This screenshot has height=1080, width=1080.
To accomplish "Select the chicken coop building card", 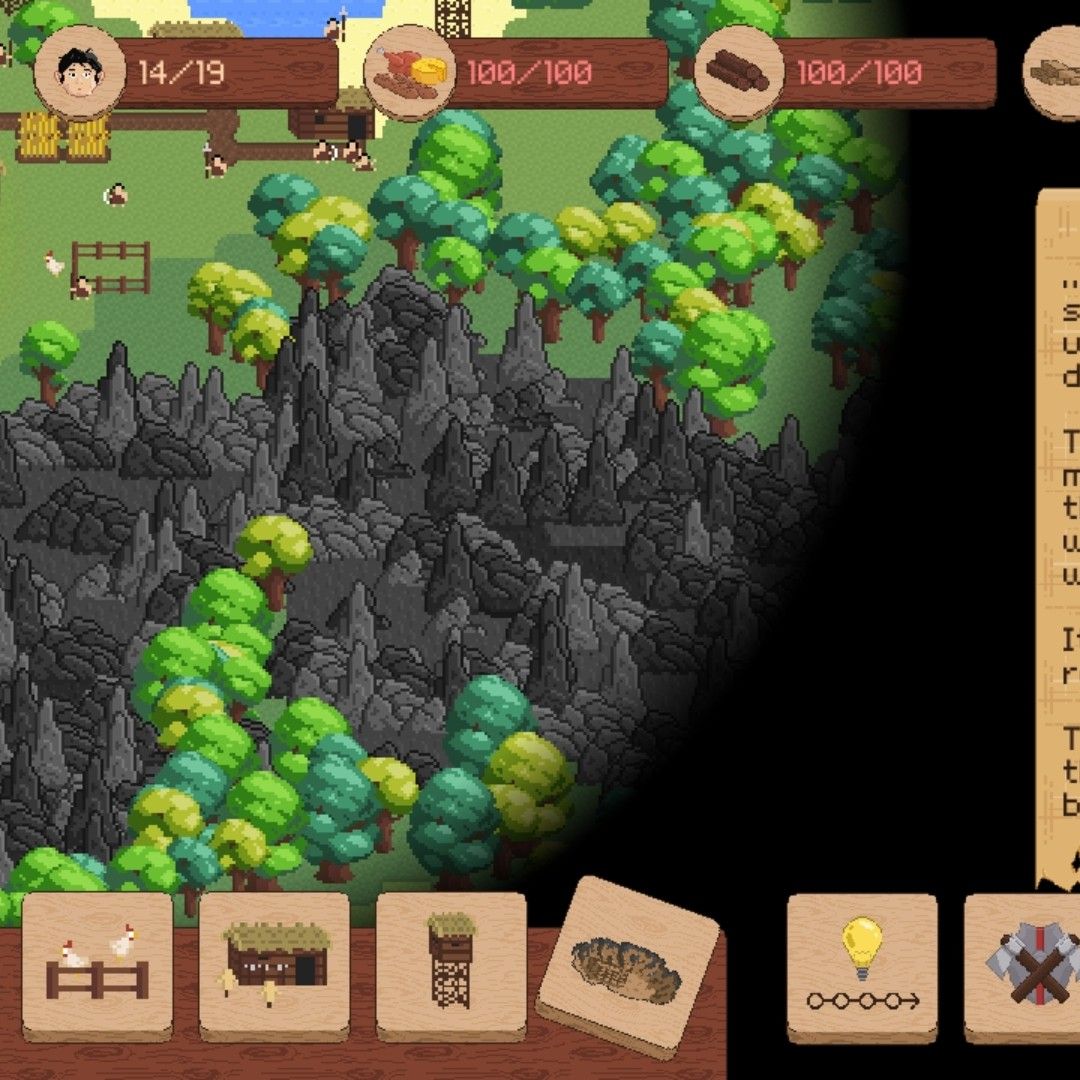I will click(x=97, y=966).
